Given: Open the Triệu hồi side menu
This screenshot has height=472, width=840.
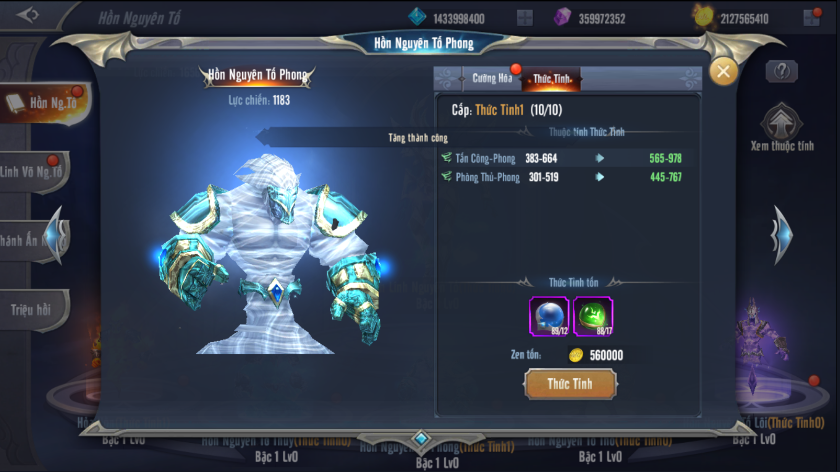Looking at the screenshot, I should tap(33, 309).
